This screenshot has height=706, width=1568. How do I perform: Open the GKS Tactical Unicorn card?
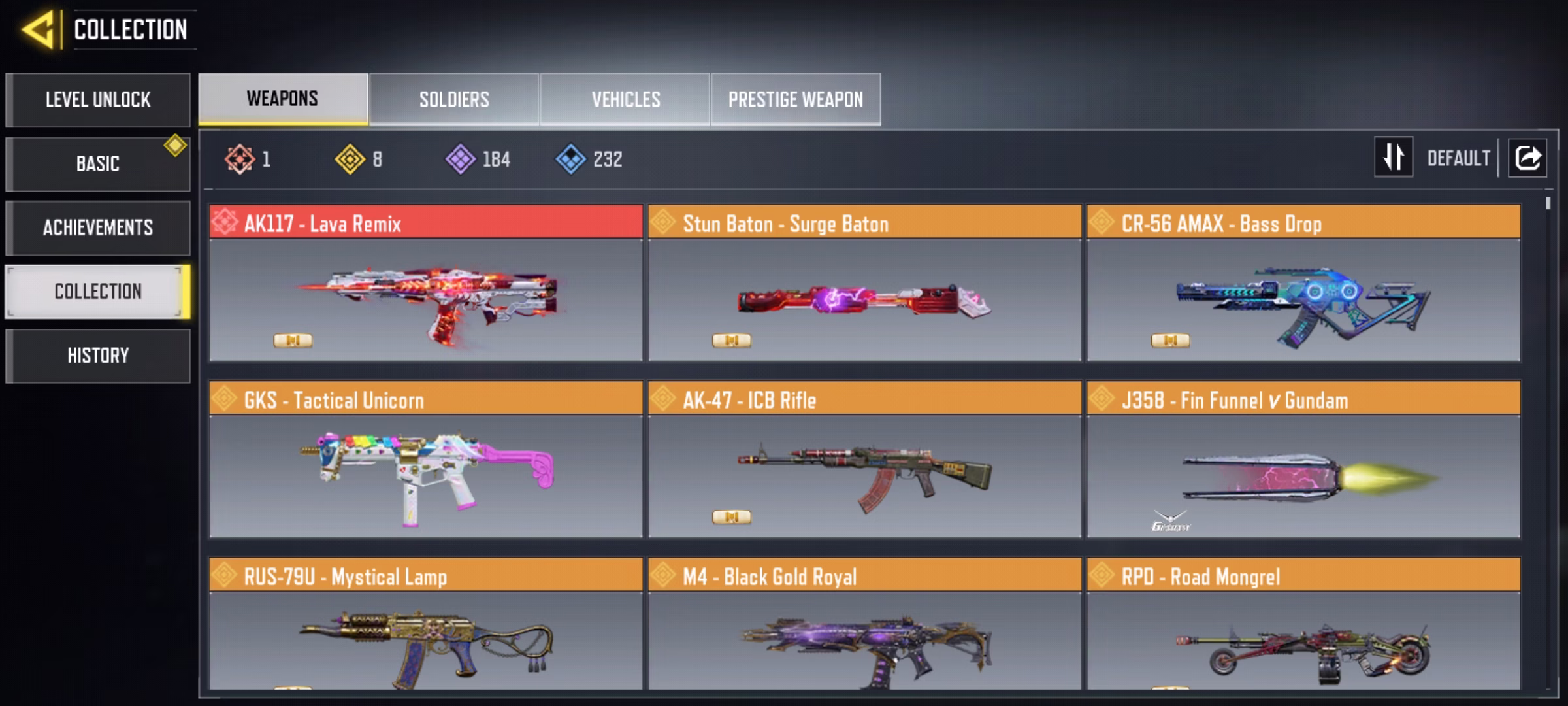click(x=425, y=460)
